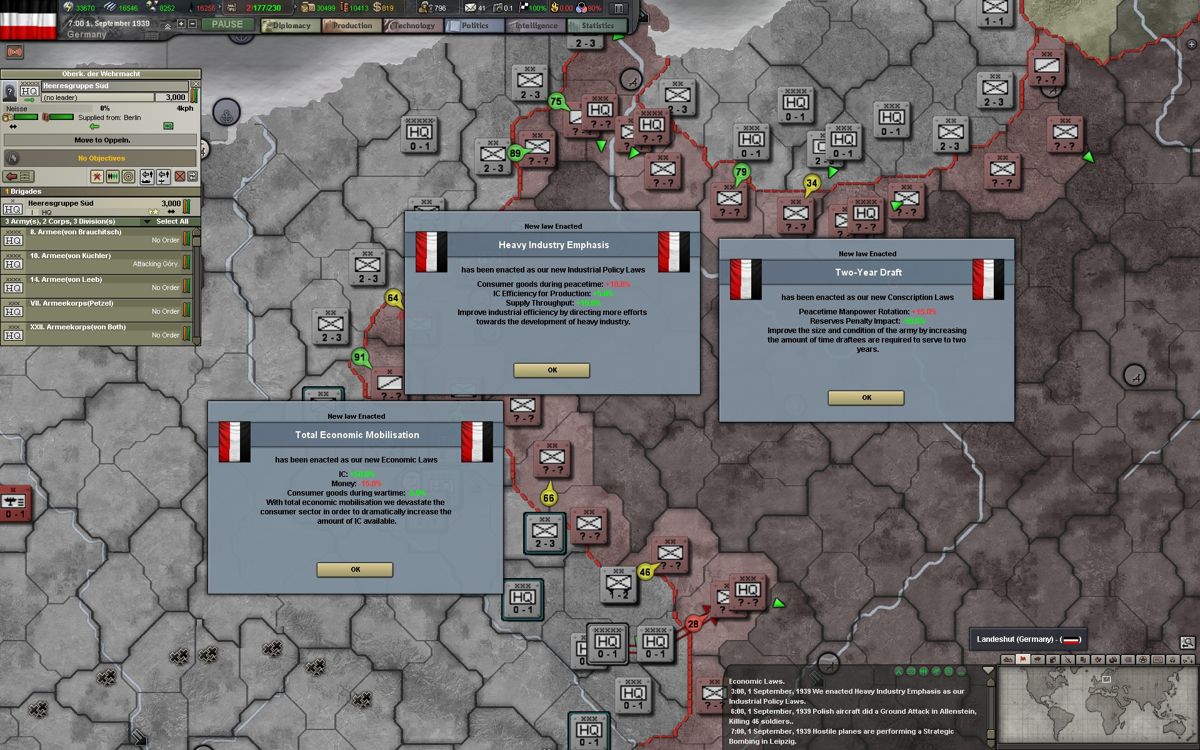Click OK on Total Economic Mobilisation popup
This screenshot has height=750, width=1200.
click(355, 569)
